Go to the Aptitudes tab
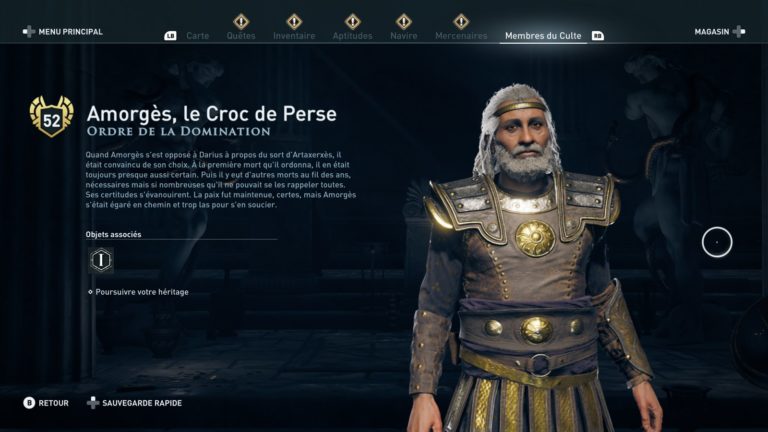This screenshot has height=432, width=768. click(x=352, y=36)
